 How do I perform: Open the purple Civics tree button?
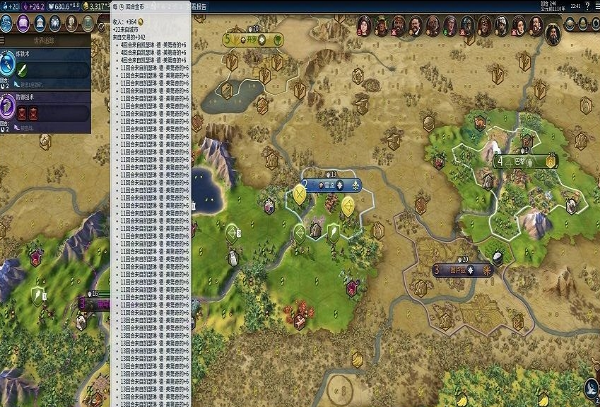pyautogui.click(x=25, y=24)
